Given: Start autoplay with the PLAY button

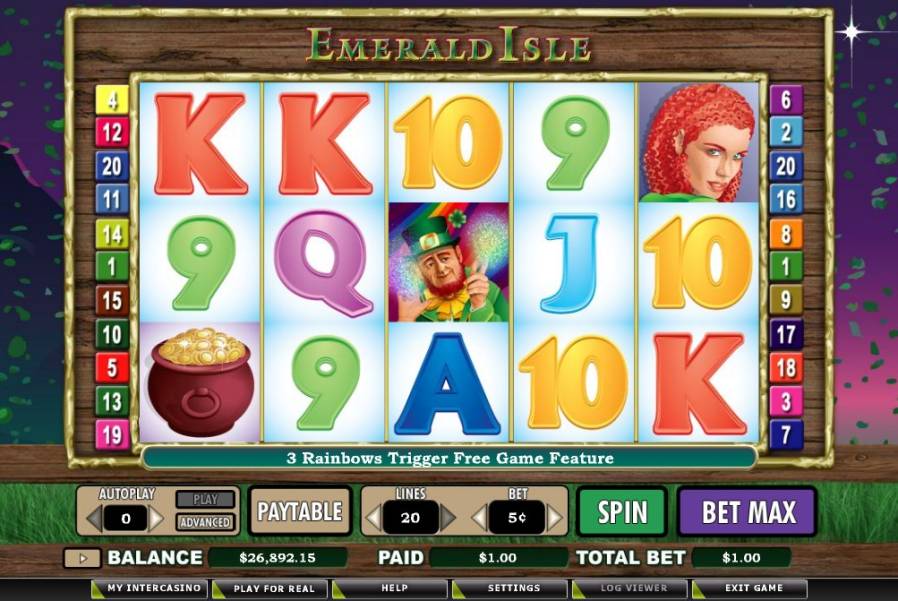Looking at the screenshot, I should (x=204, y=499).
